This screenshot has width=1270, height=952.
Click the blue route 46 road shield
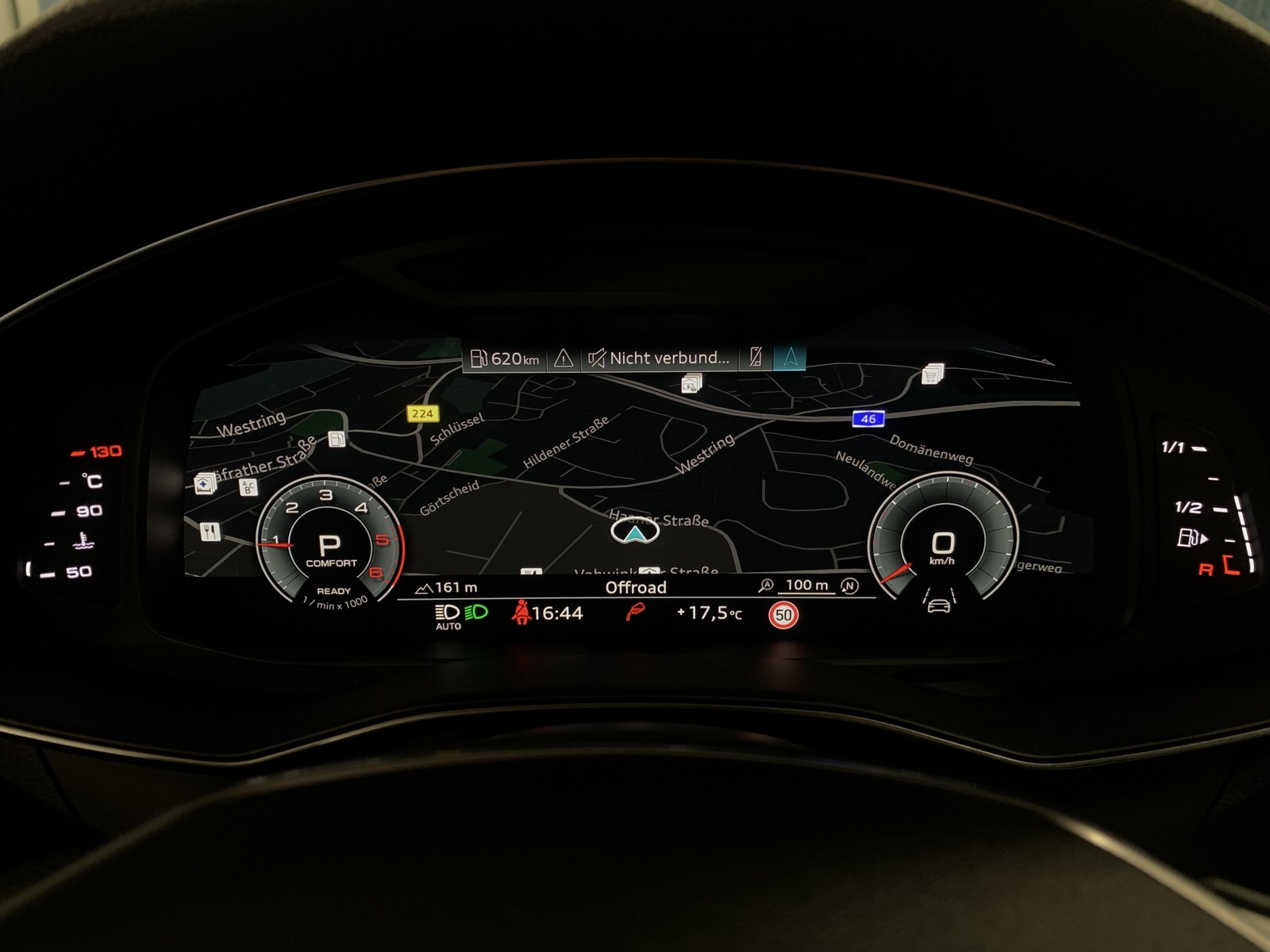(x=868, y=419)
